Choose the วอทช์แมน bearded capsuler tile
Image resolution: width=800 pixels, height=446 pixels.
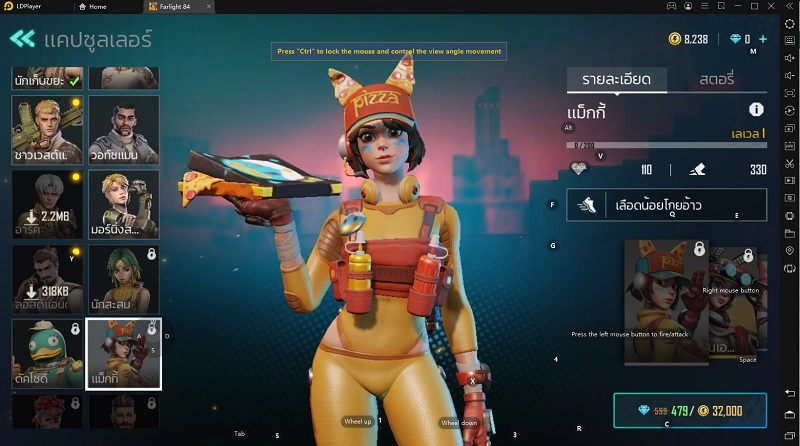click(124, 130)
